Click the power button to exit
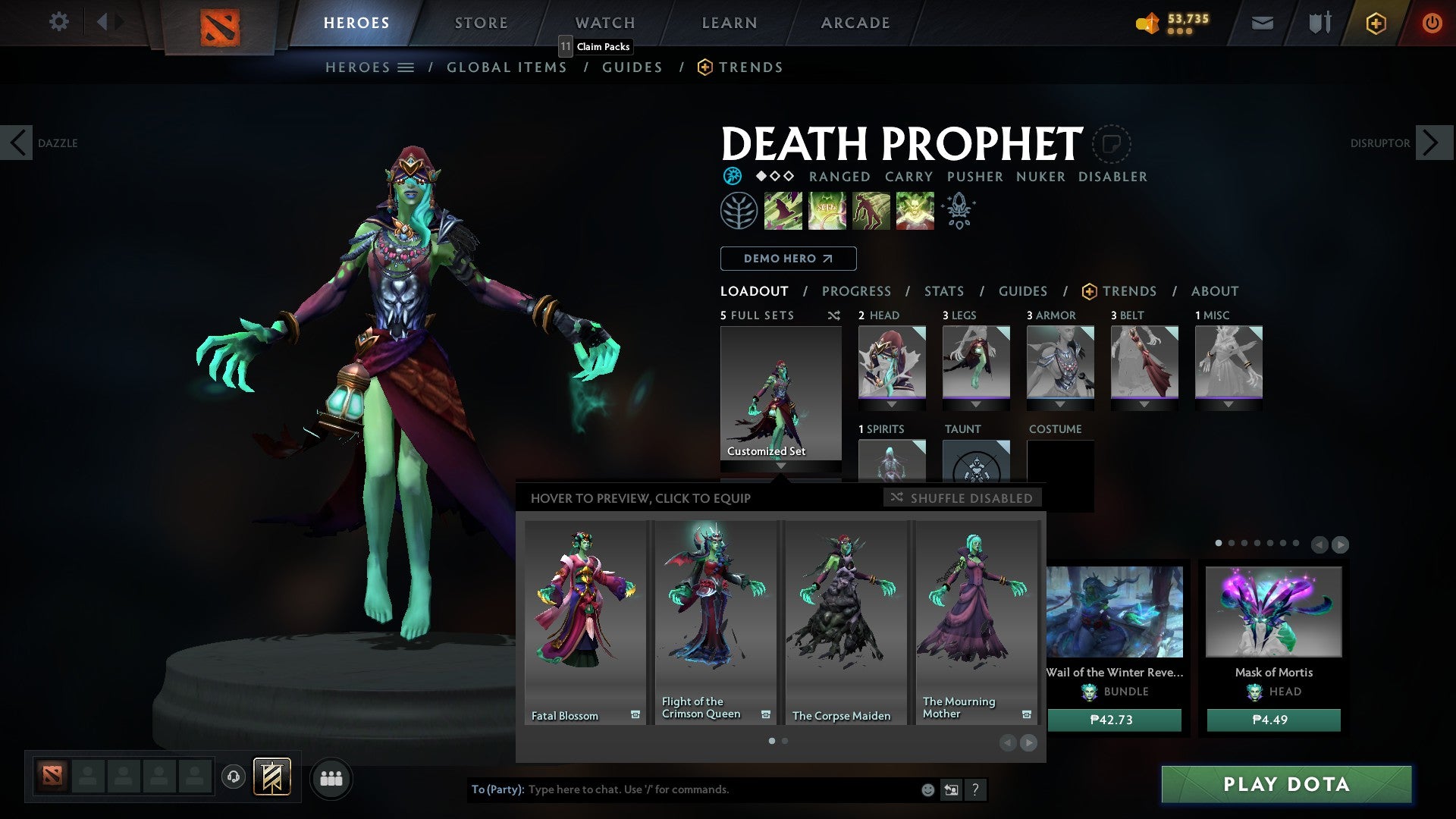 point(1432,23)
